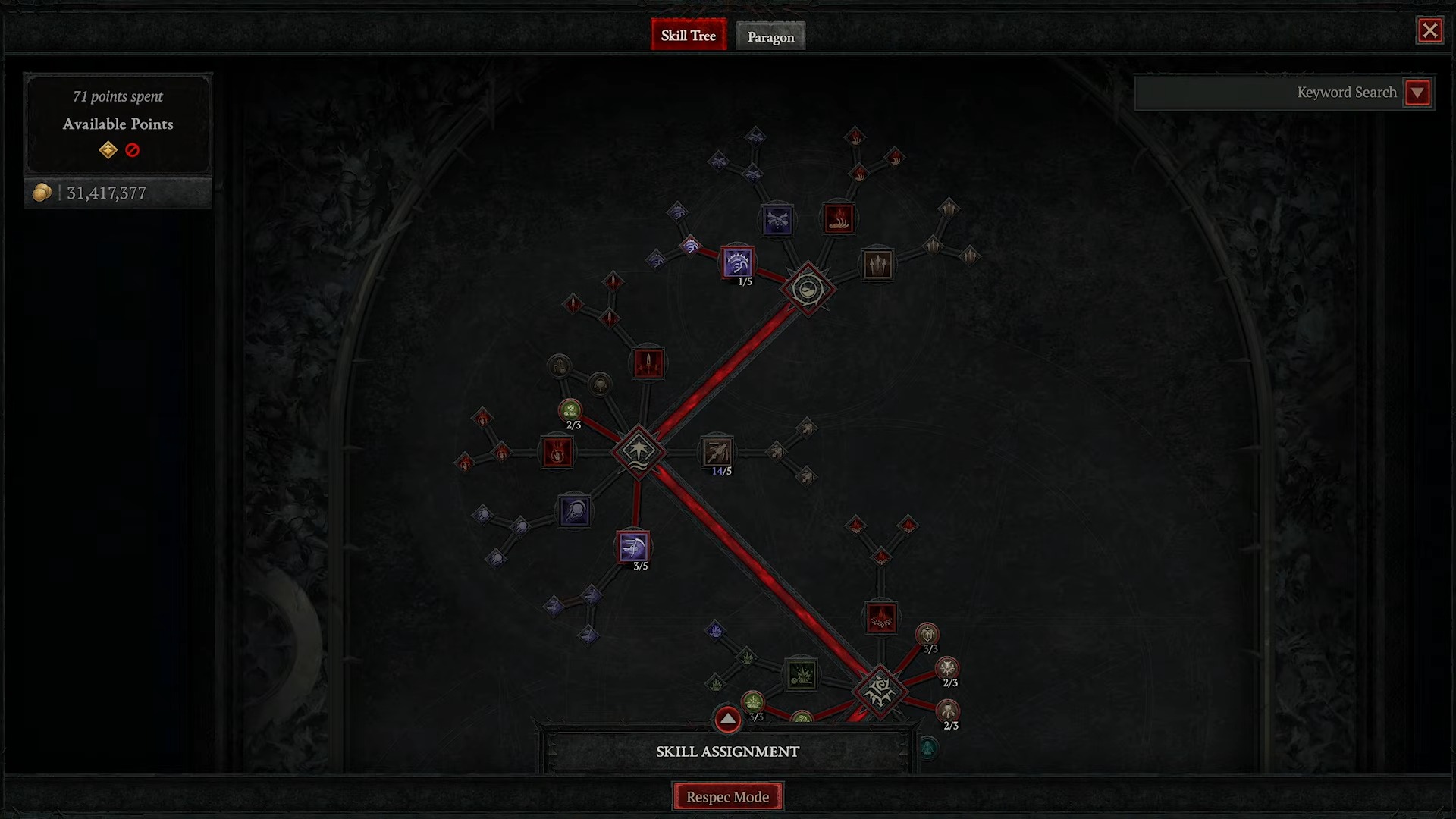Switch to the Paragon tab
This screenshot has height=819, width=1456.
click(x=770, y=36)
